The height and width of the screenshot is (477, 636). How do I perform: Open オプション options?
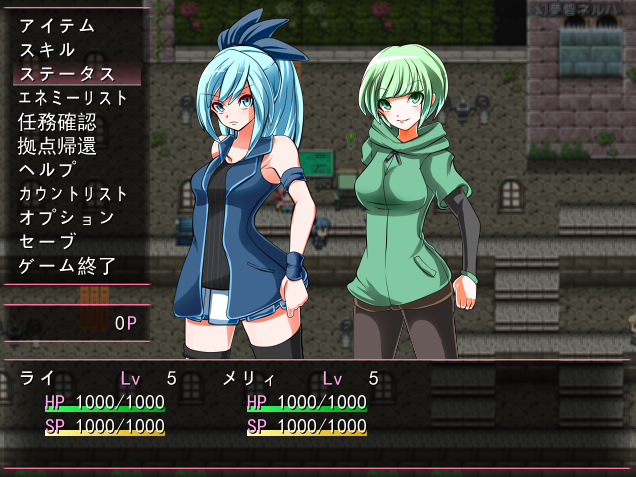(66, 218)
